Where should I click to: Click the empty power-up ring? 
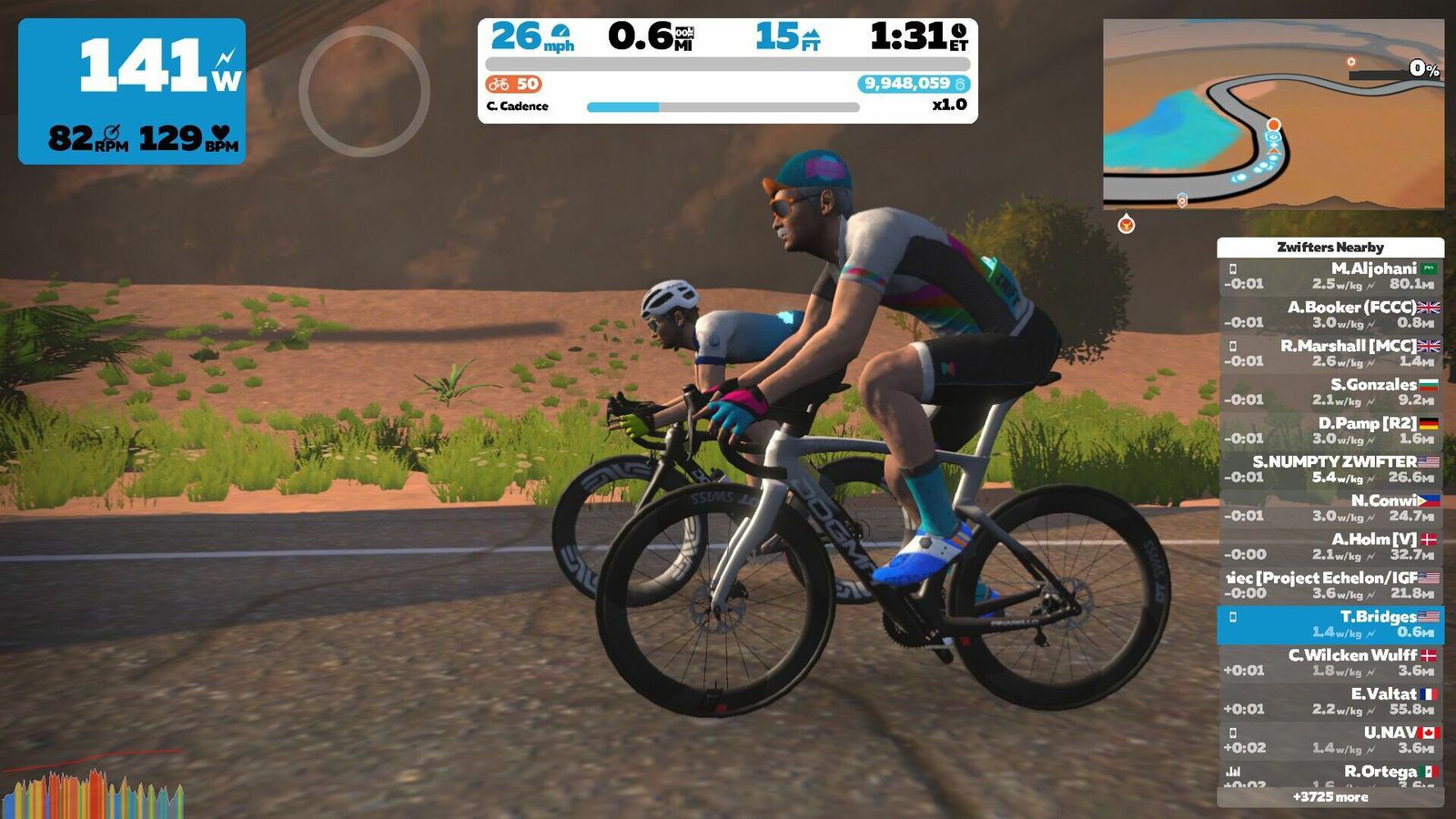tap(364, 91)
